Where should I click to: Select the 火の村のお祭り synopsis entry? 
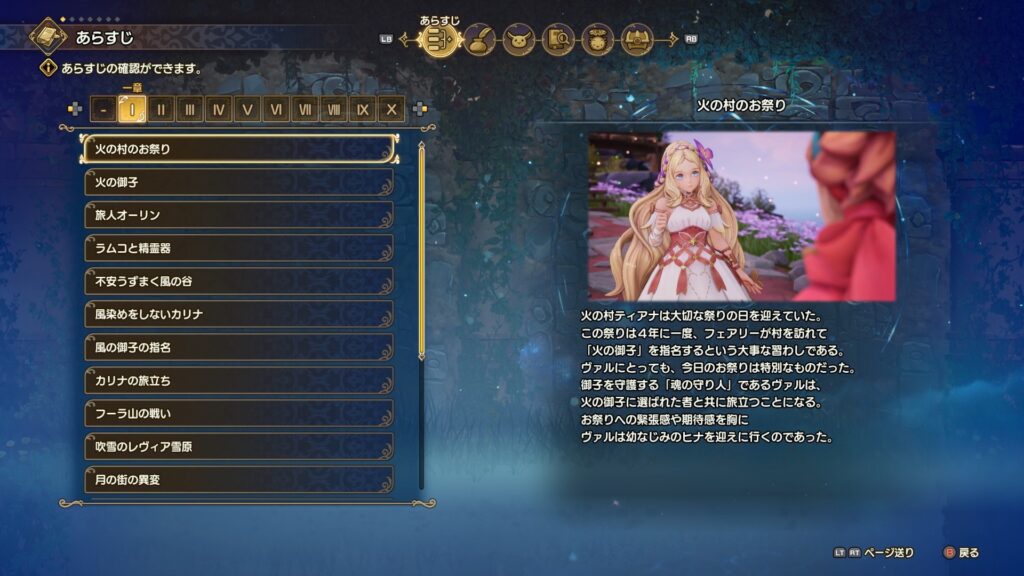point(239,149)
